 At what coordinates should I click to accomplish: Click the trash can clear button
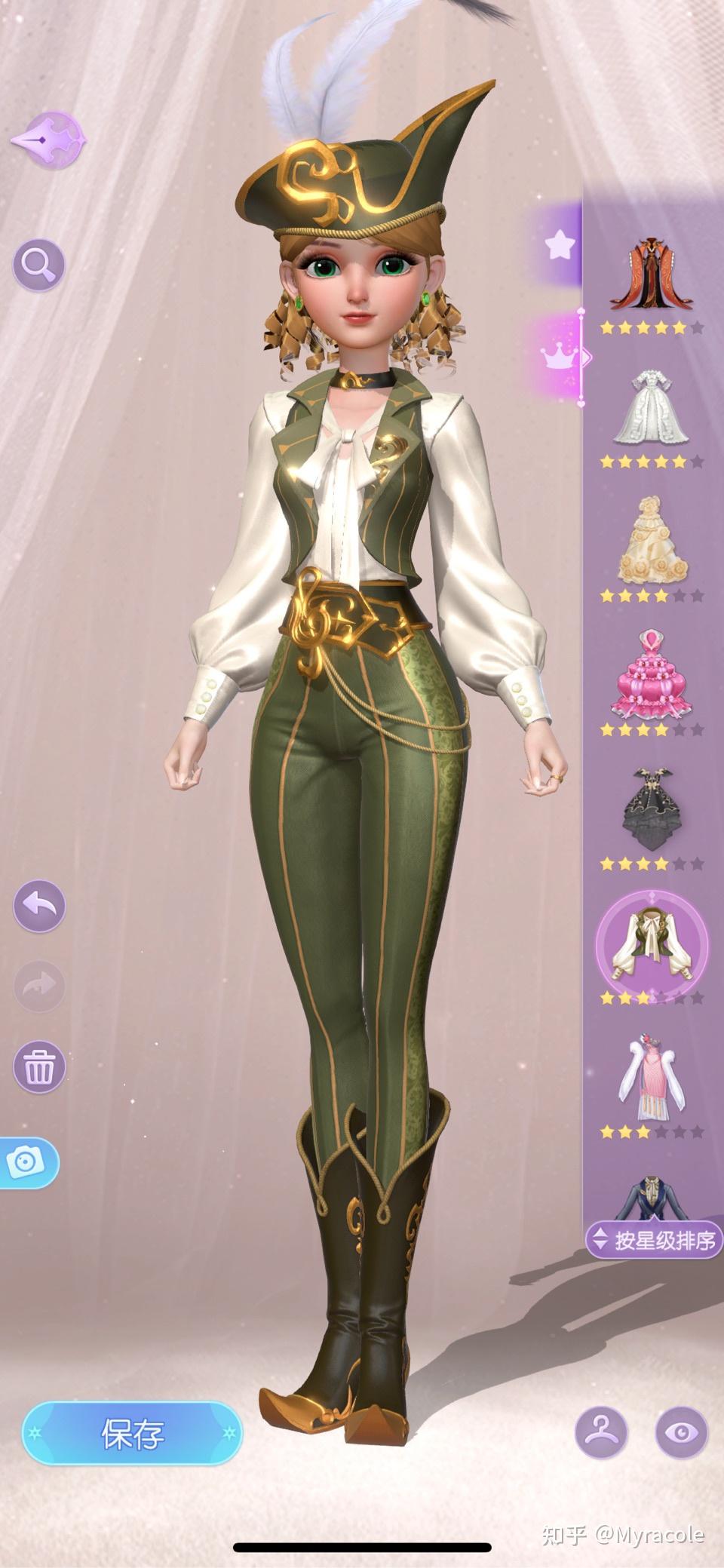point(39,1066)
